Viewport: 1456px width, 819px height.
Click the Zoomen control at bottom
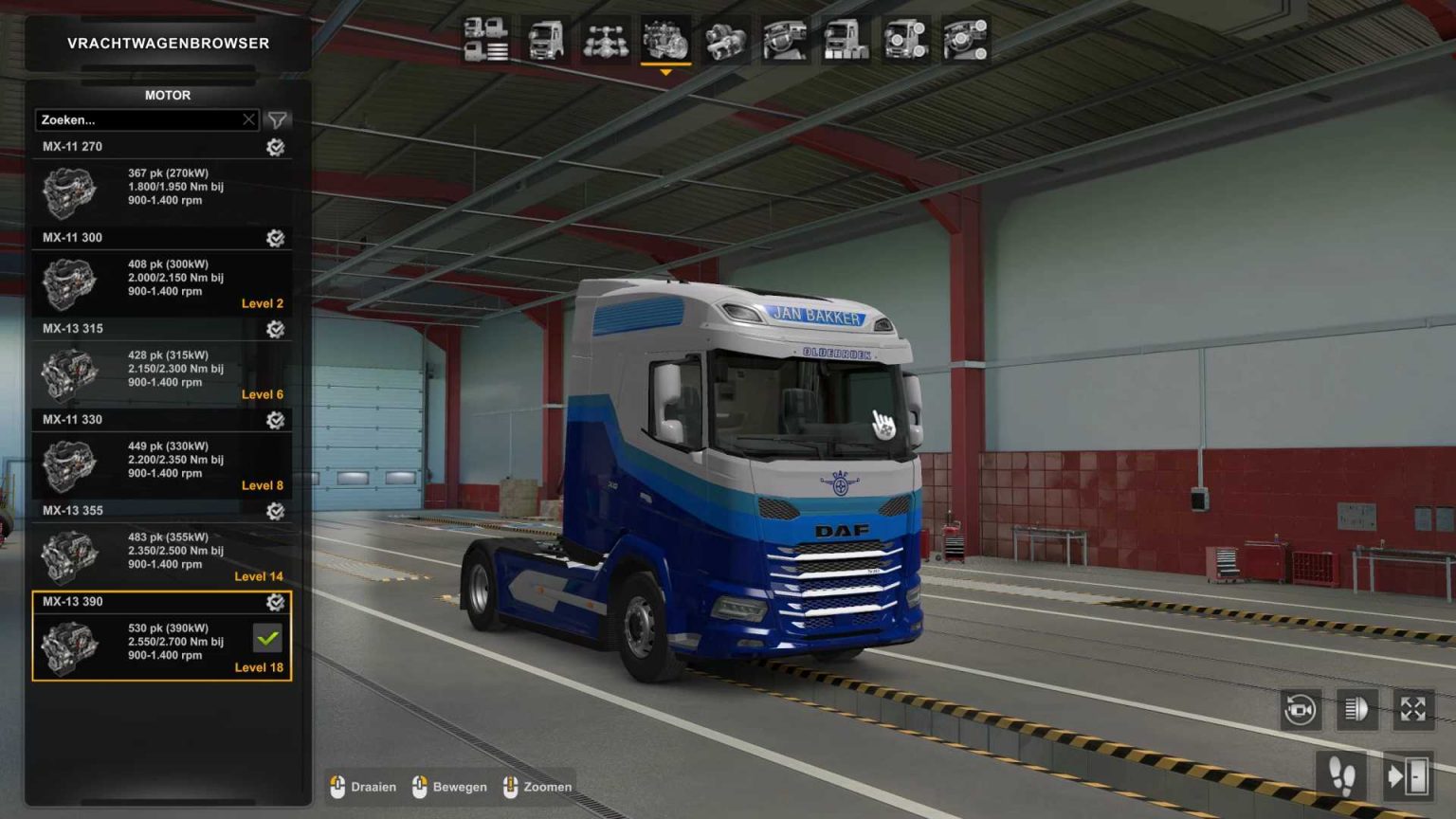tap(537, 787)
